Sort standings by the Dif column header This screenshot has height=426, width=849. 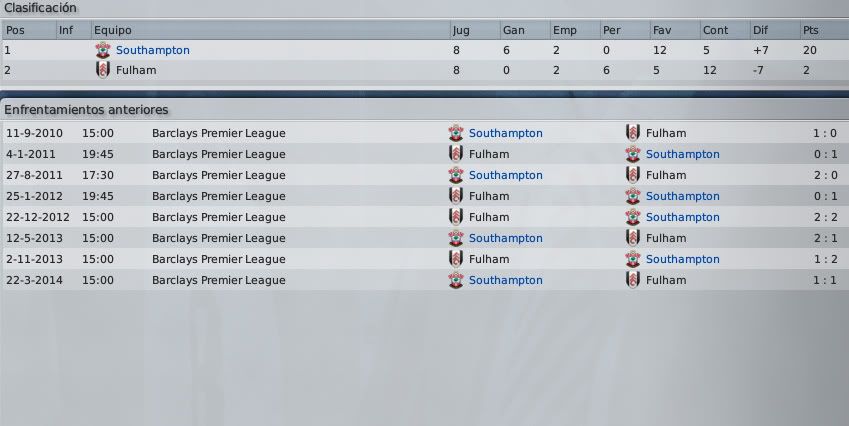coord(761,30)
